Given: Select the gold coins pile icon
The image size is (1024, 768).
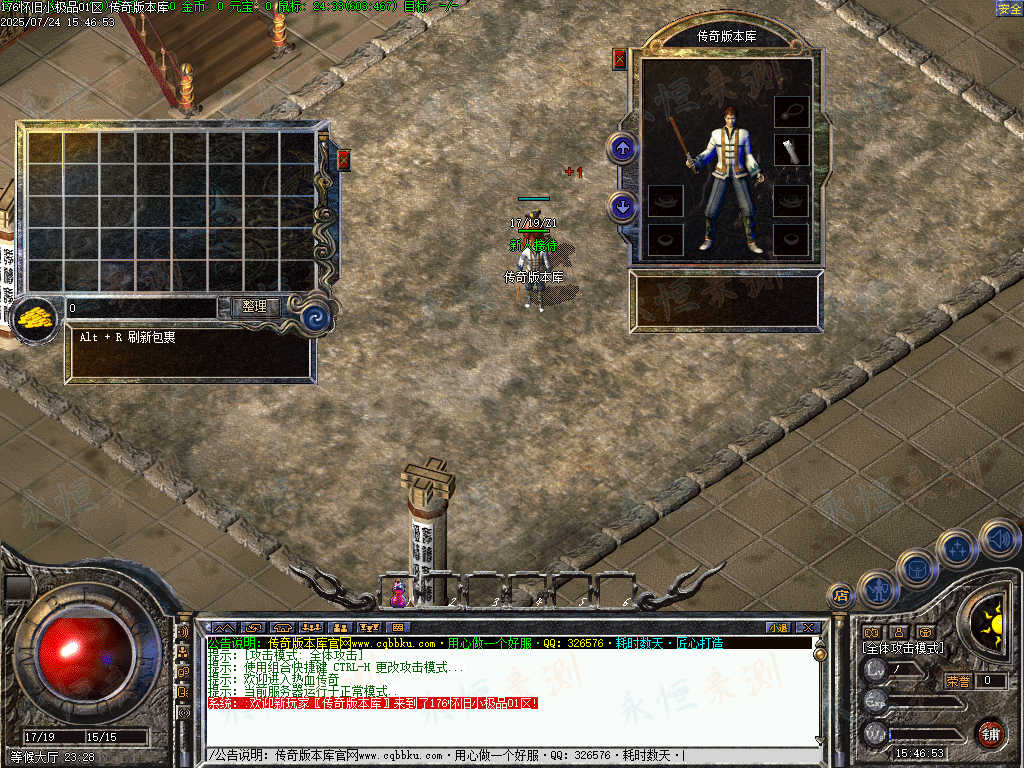Looking at the screenshot, I should pos(36,319).
